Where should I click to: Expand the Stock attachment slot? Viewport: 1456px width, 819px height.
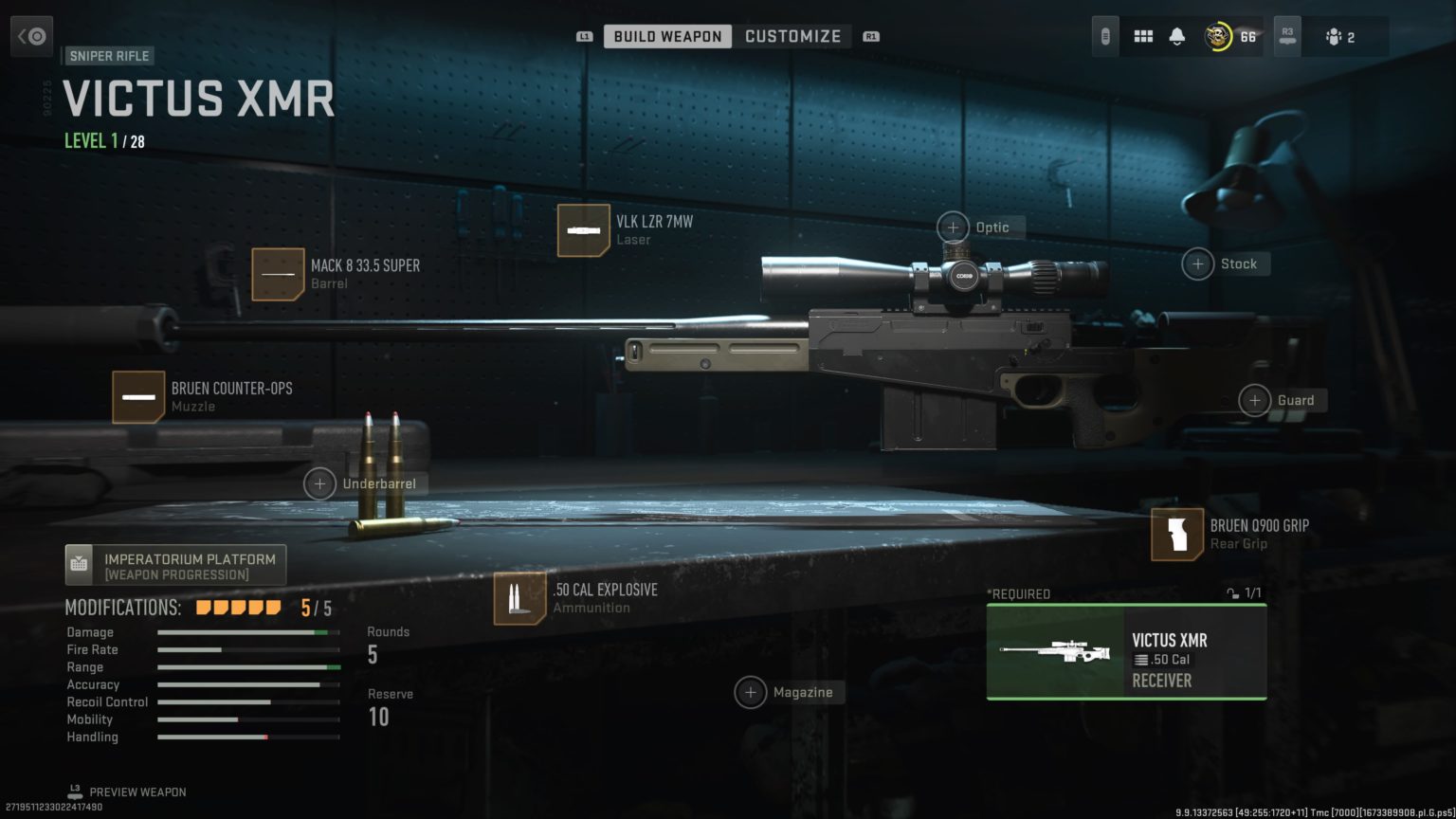pyautogui.click(x=1196, y=264)
